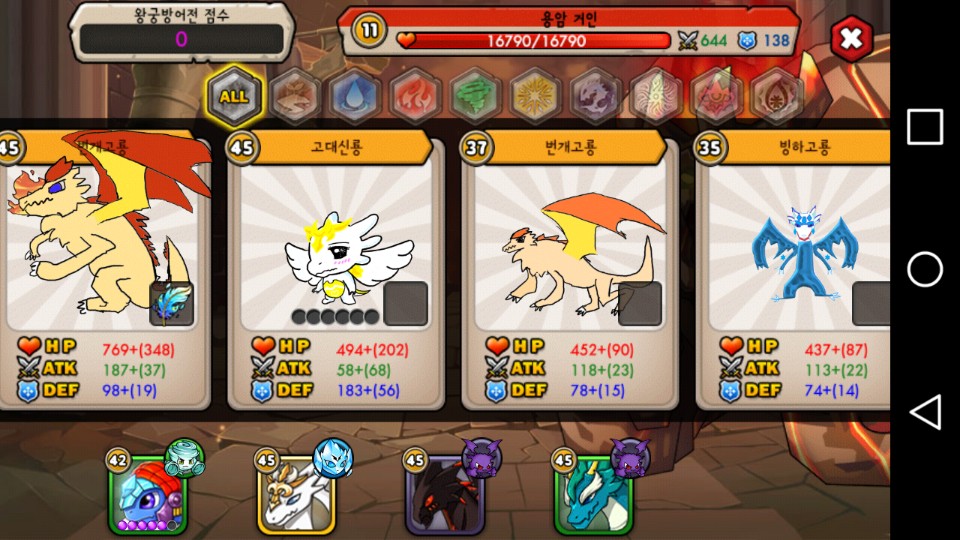This screenshot has width=960, height=540.
Task: Show the yellow sunburst element dragons
Action: [x=535, y=97]
